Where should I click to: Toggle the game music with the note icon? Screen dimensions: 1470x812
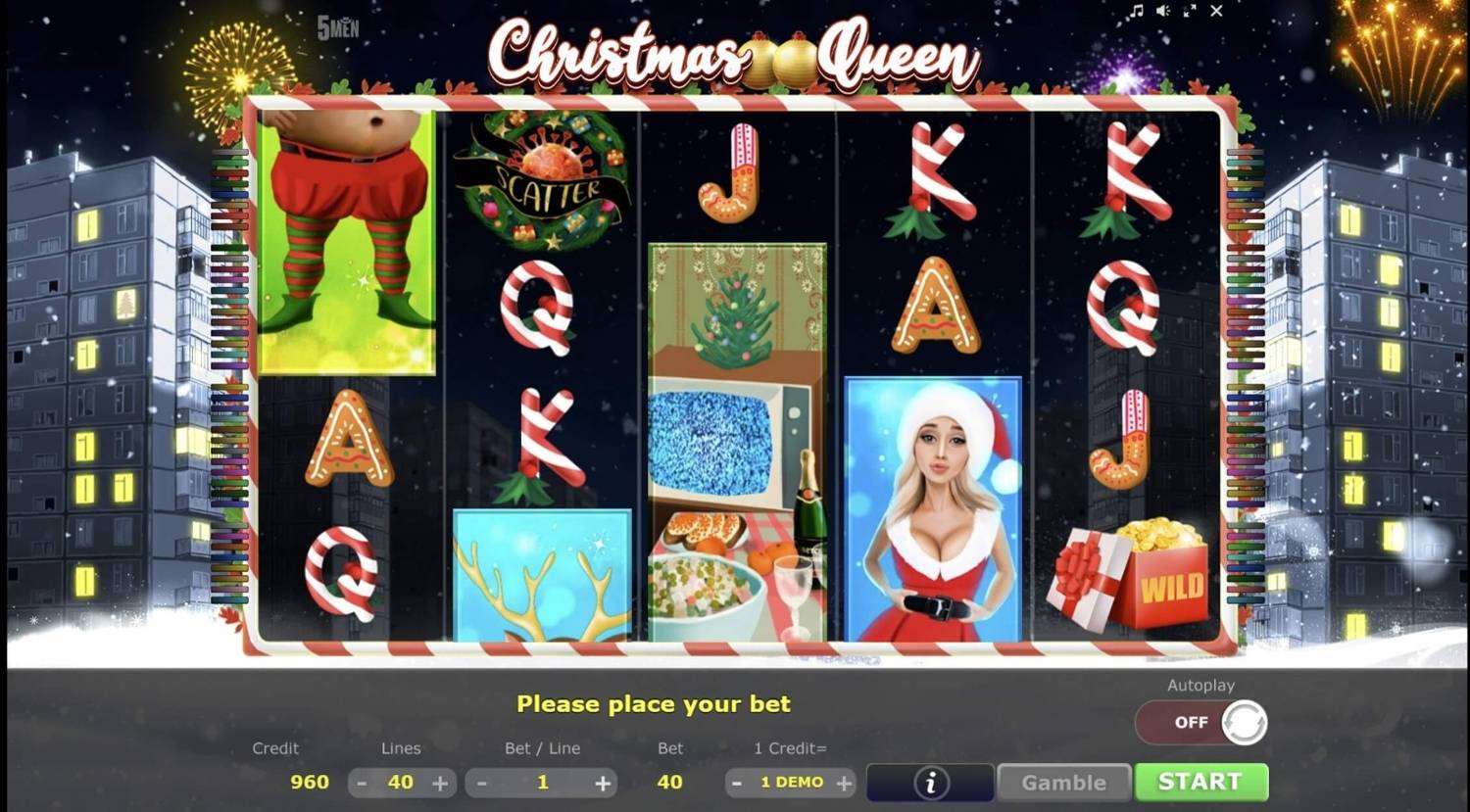(1138, 12)
